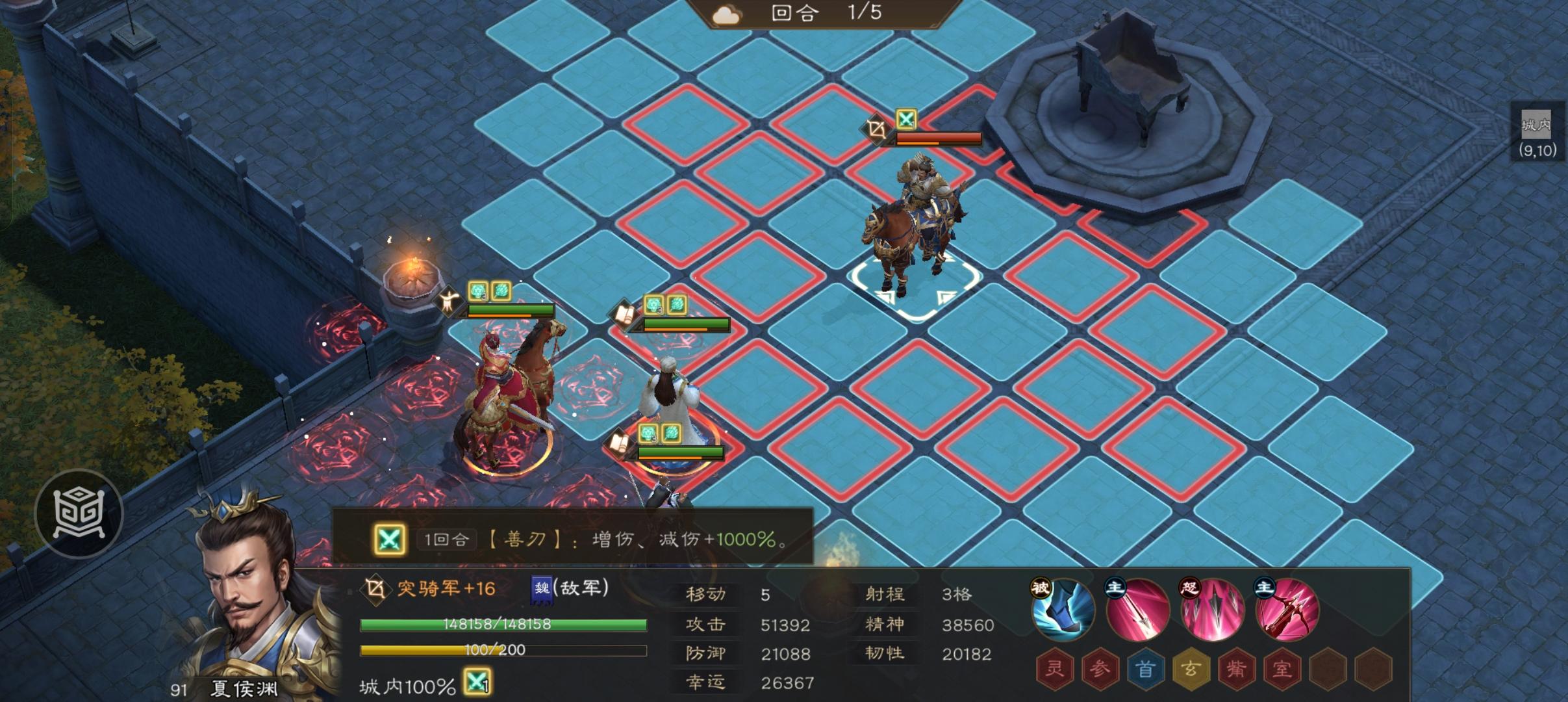The height and width of the screenshot is (702, 1568).
Task: Click the cloud weather icon beside 回合
Action: (x=727, y=15)
